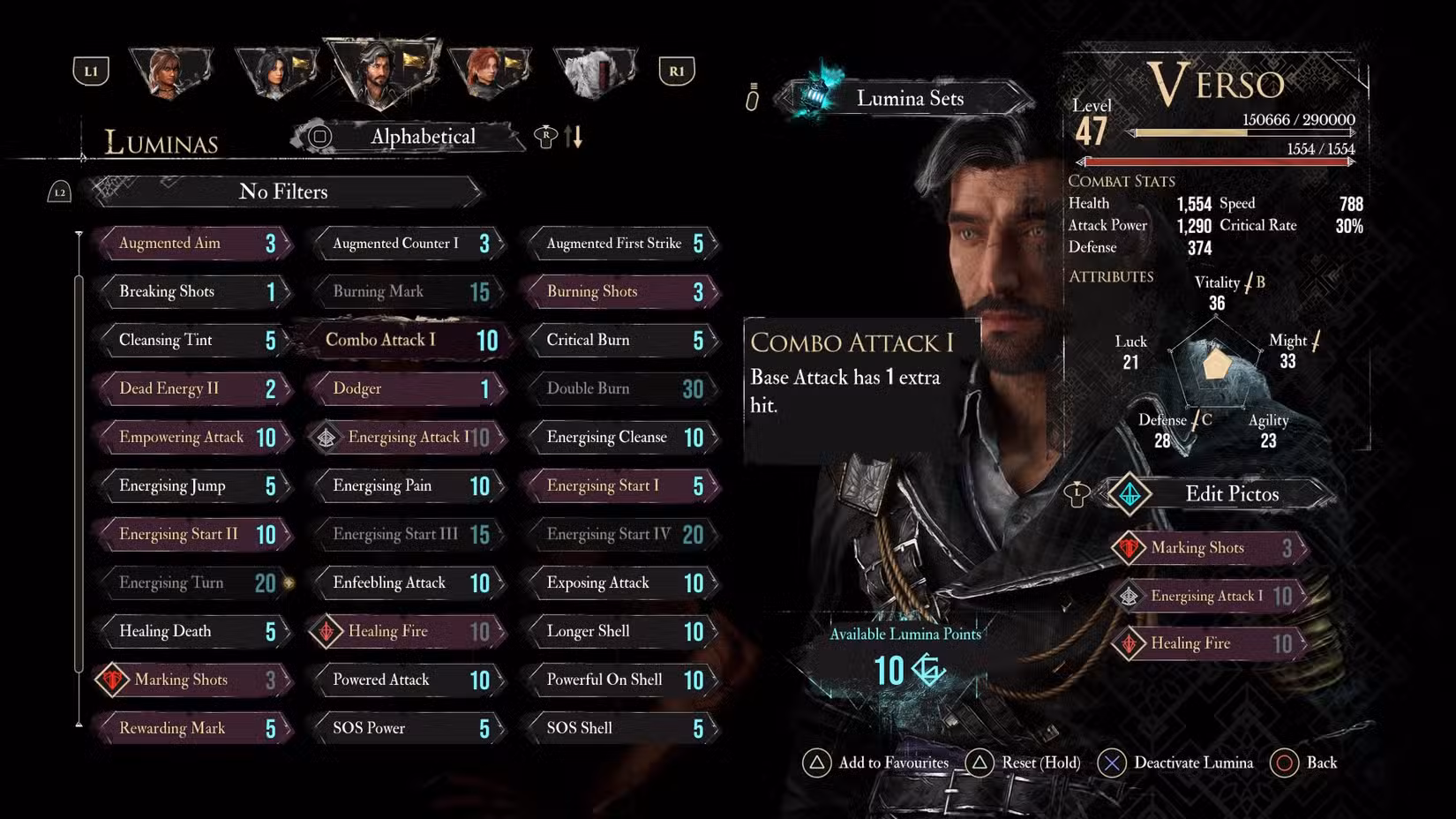
Task: Choose the Augmented Aim lumina
Action: pos(194,244)
